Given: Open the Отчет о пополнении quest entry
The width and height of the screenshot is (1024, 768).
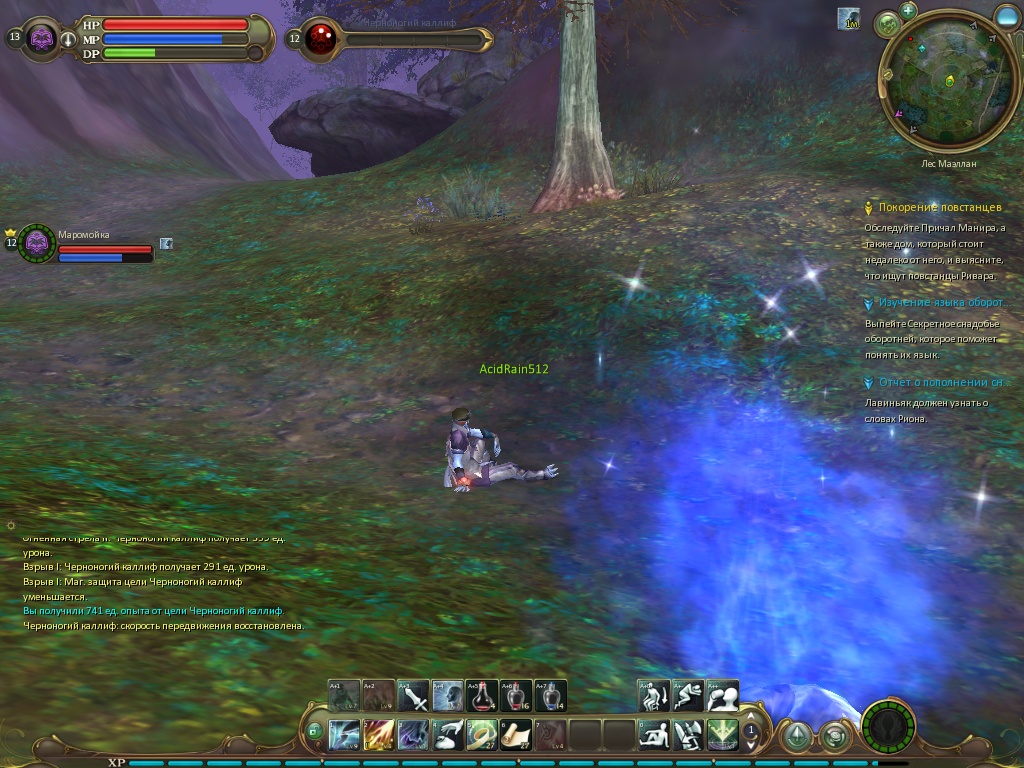Looking at the screenshot, I should coord(940,382).
